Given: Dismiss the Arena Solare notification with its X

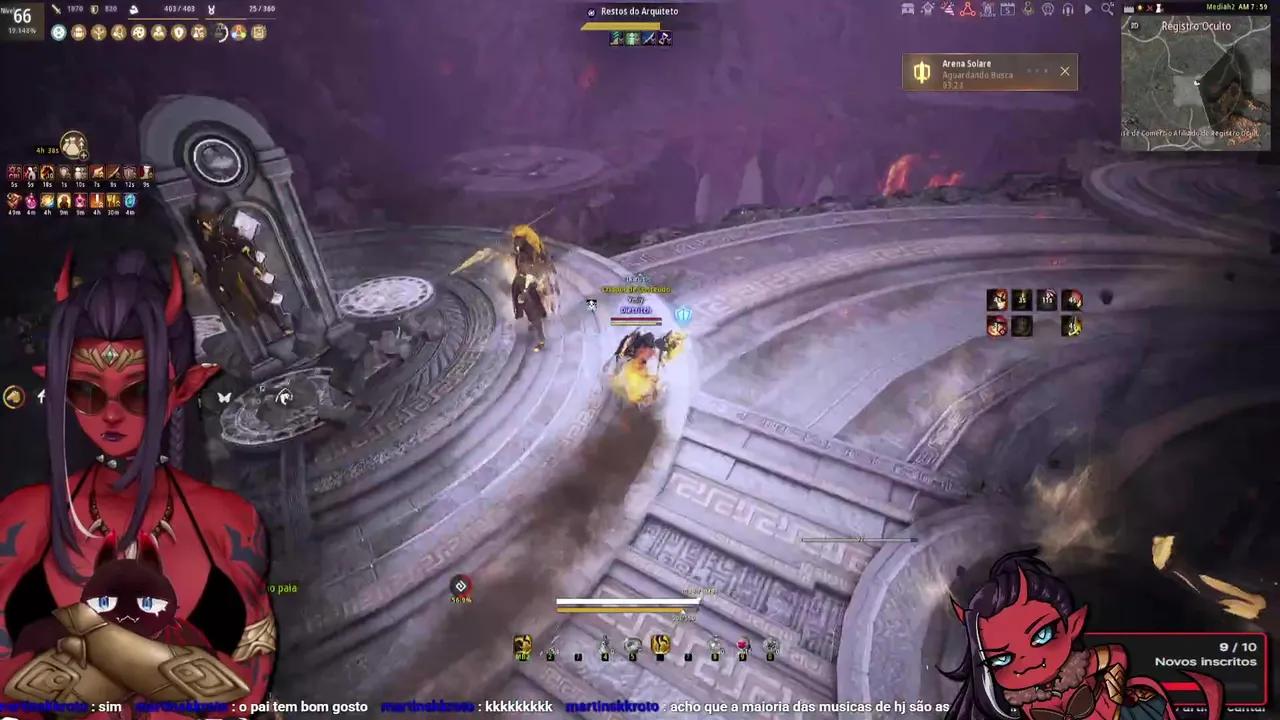Looking at the screenshot, I should click(x=1064, y=71).
